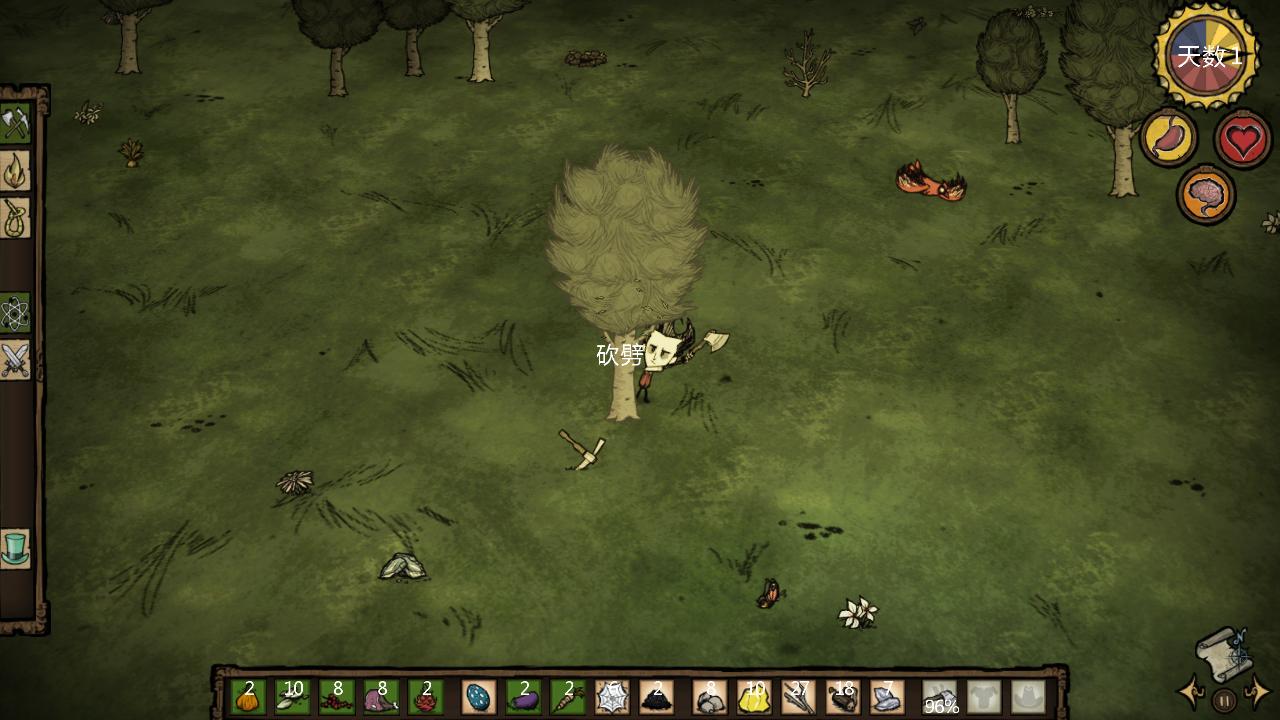Select the red berries inventory slot
1280x720 pixels.
pos(337,697)
